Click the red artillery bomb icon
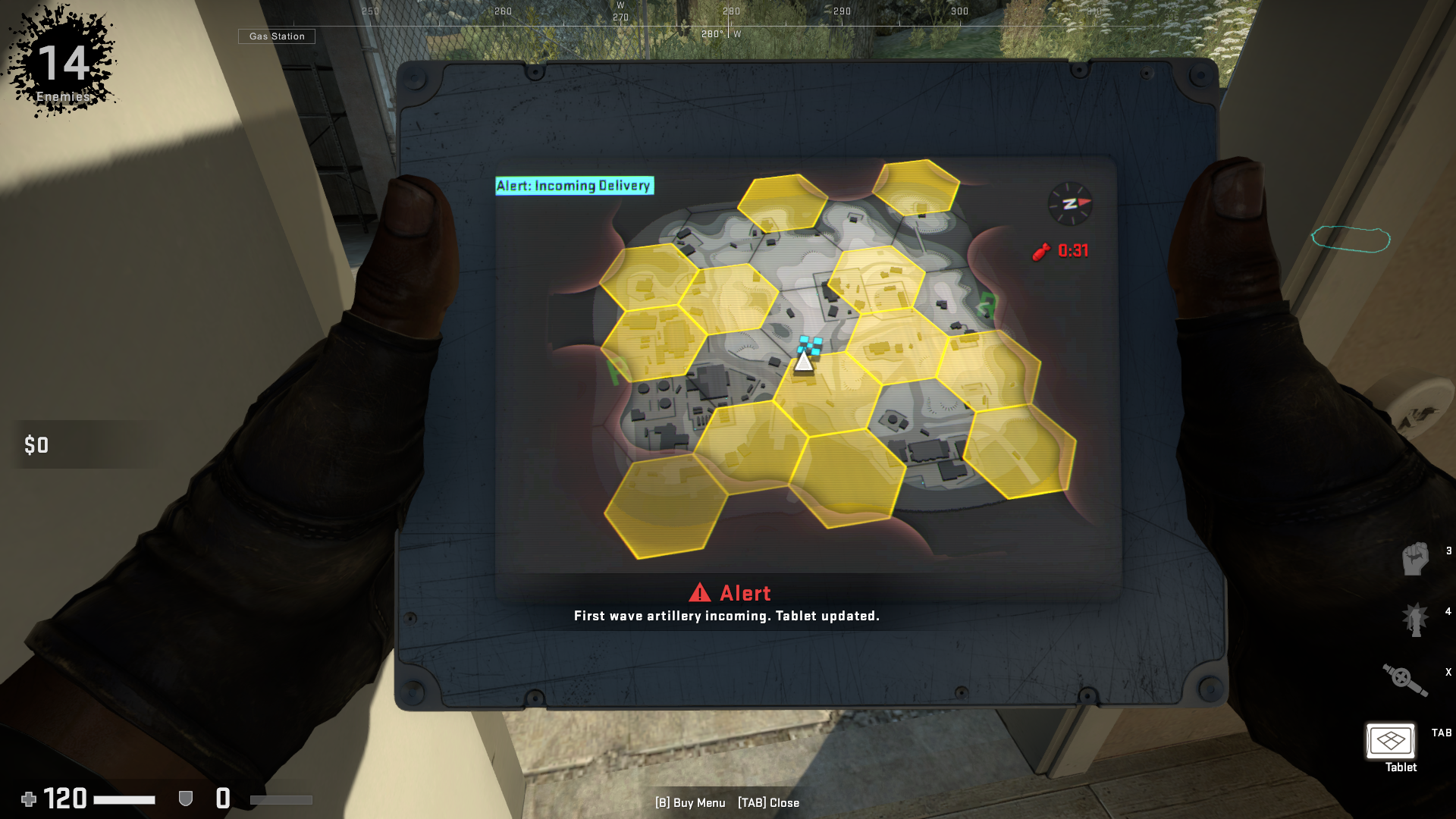 pos(1040,250)
